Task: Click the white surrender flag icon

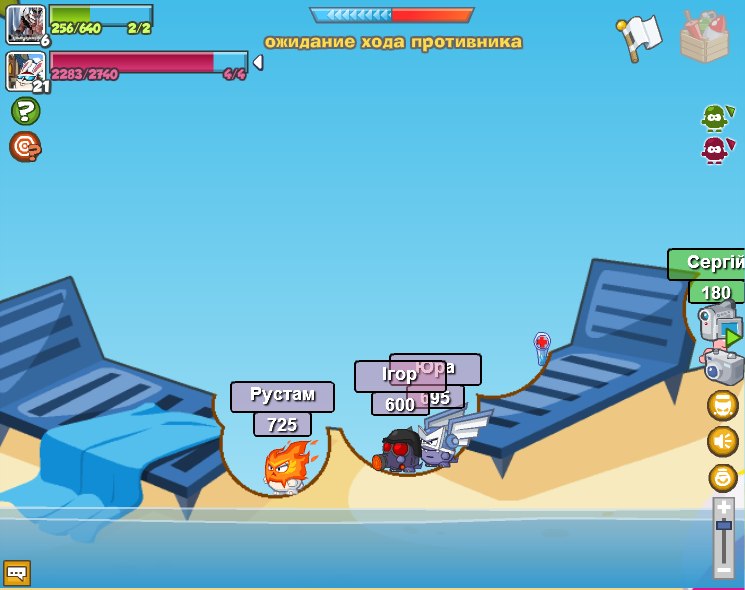Action: 637,36
